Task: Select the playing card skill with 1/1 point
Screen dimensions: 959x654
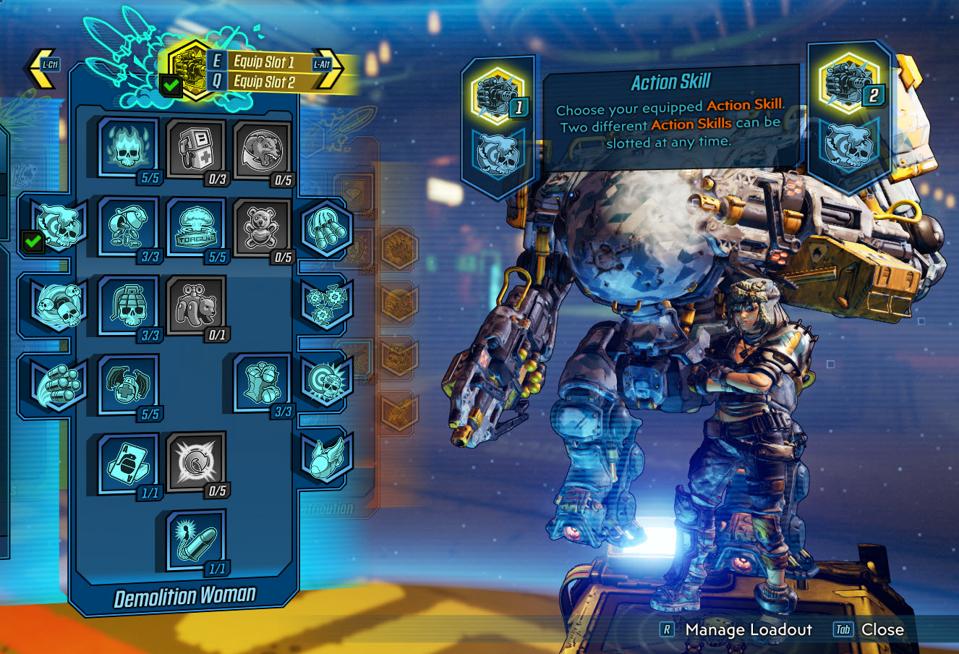Action: pos(128,463)
